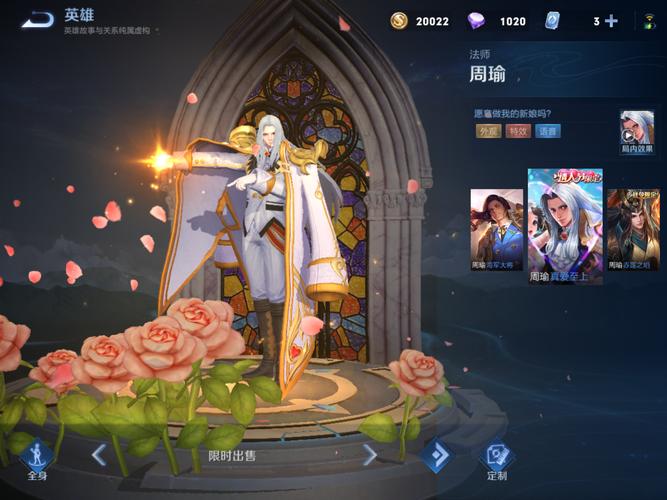Viewport: 667px width, 500px height.
Task: Switch to the previous hero with left arrow
Action: point(99,456)
